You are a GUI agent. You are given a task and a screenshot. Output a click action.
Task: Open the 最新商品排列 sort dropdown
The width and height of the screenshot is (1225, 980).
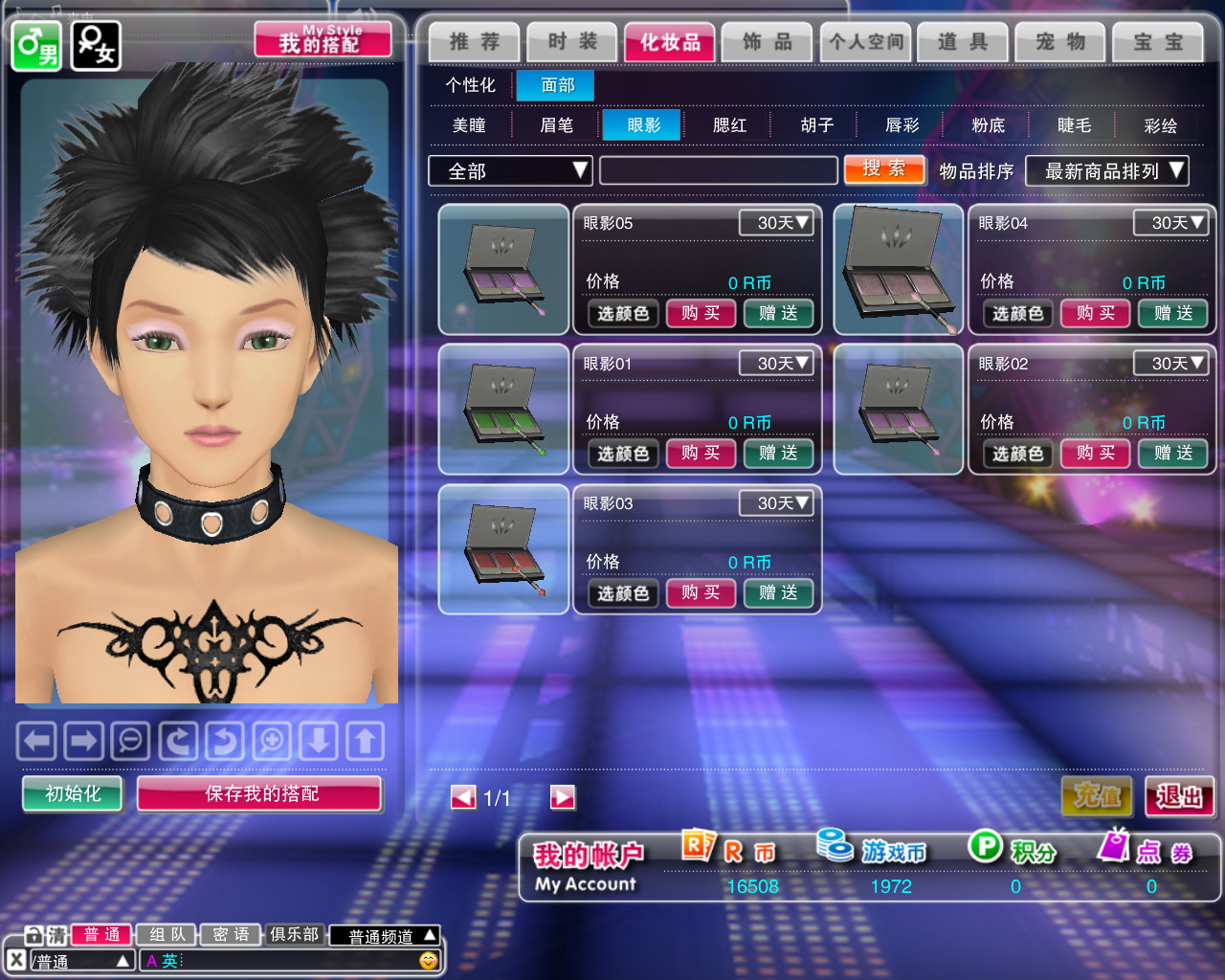(x=1106, y=171)
